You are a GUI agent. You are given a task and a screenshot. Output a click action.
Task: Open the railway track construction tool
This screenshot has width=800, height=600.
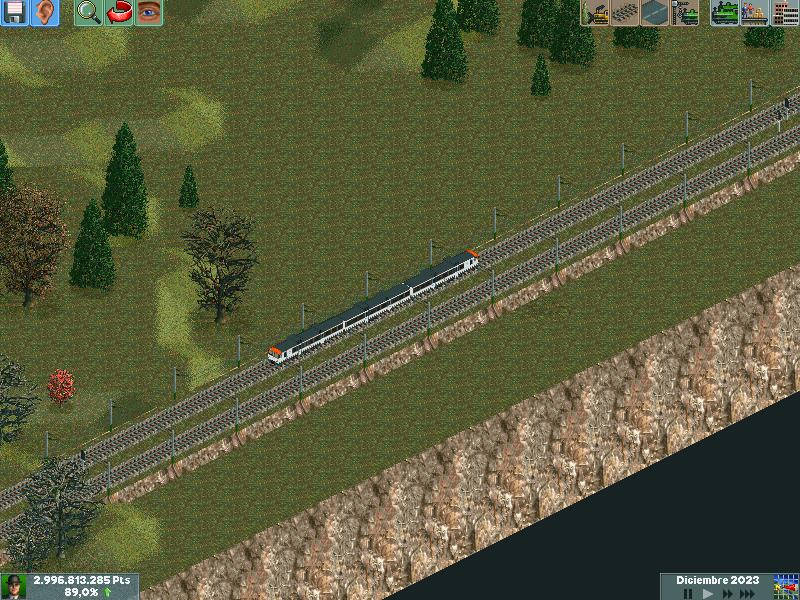point(625,13)
